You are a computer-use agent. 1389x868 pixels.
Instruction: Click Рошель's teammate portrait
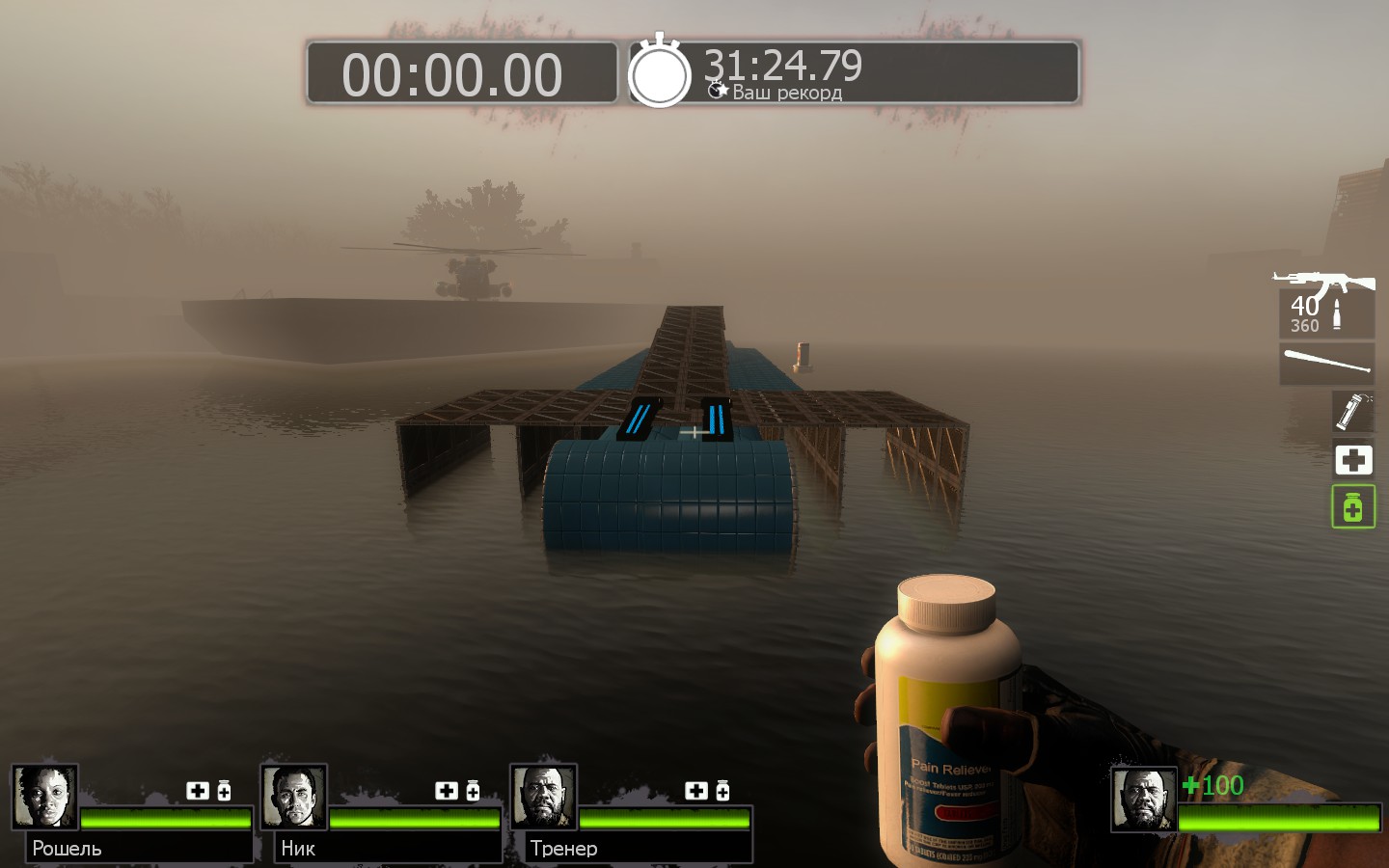pyautogui.click(x=44, y=797)
